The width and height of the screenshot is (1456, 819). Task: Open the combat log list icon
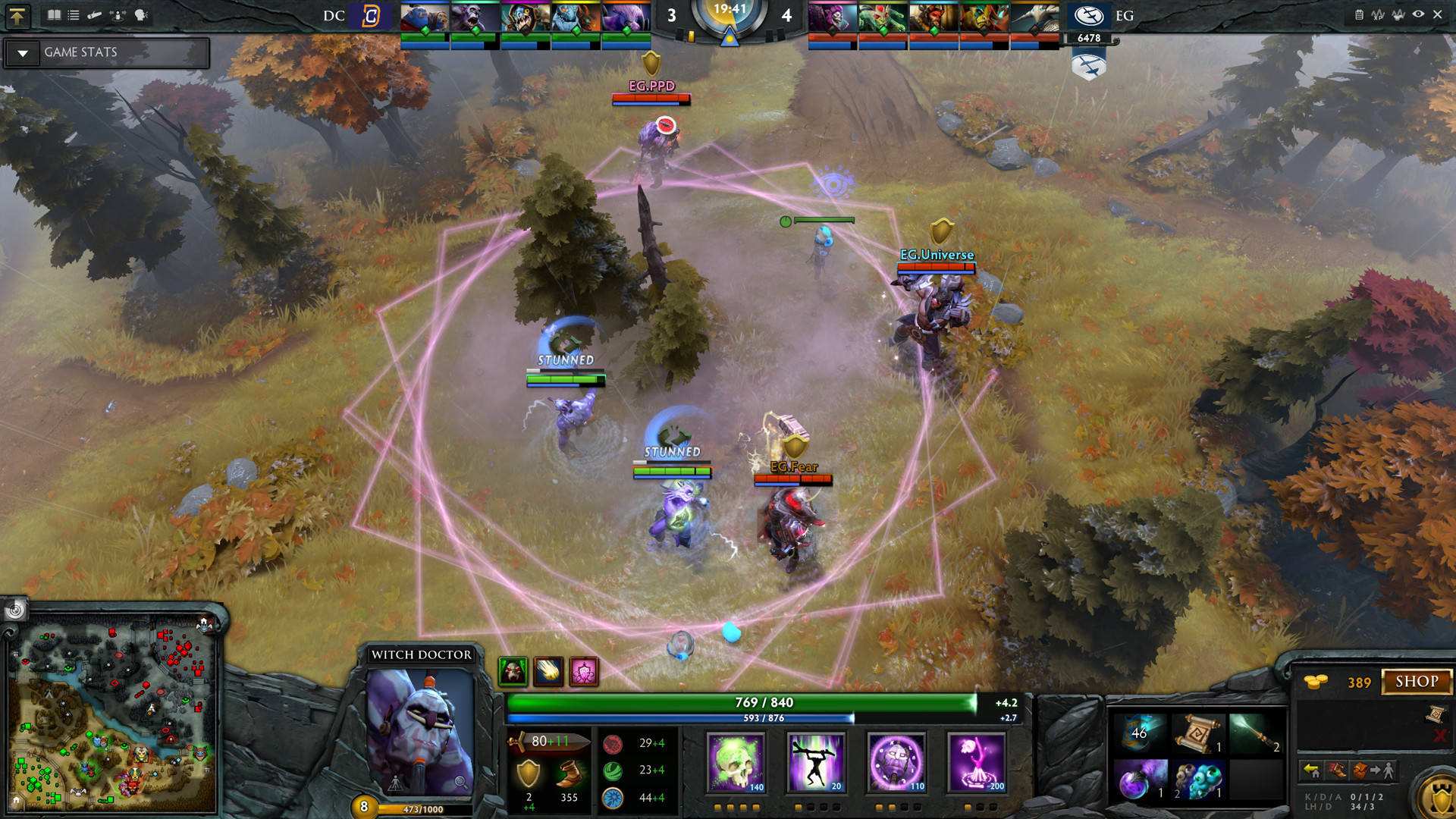74,14
